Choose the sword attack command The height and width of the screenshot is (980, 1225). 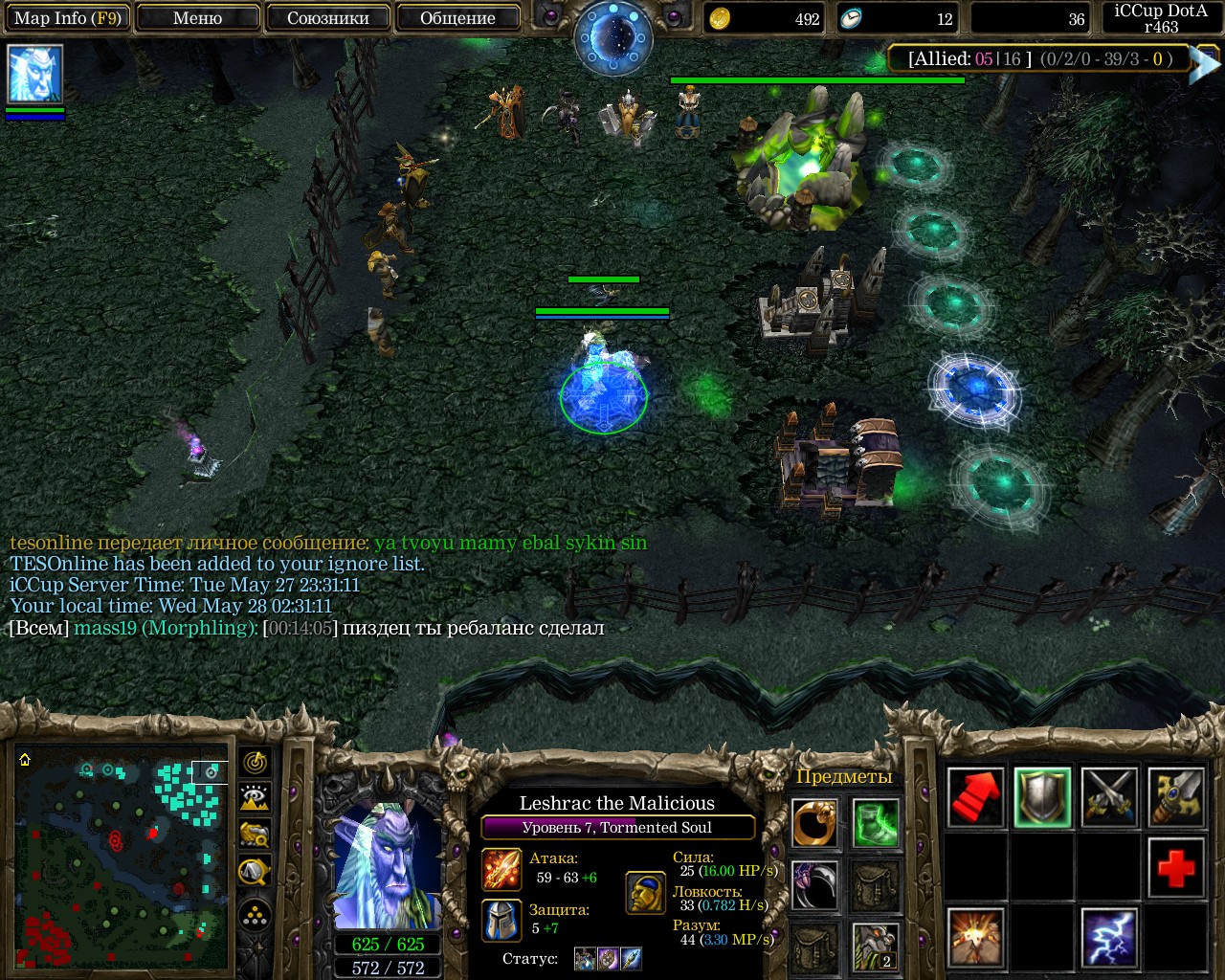pyautogui.click(x=1109, y=797)
